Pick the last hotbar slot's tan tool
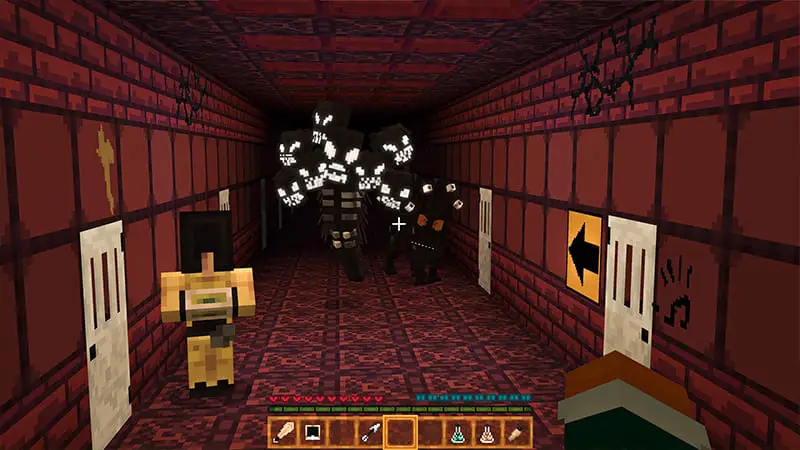Image resolution: width=800 pixels, height=450 pixels. (517, 432)
